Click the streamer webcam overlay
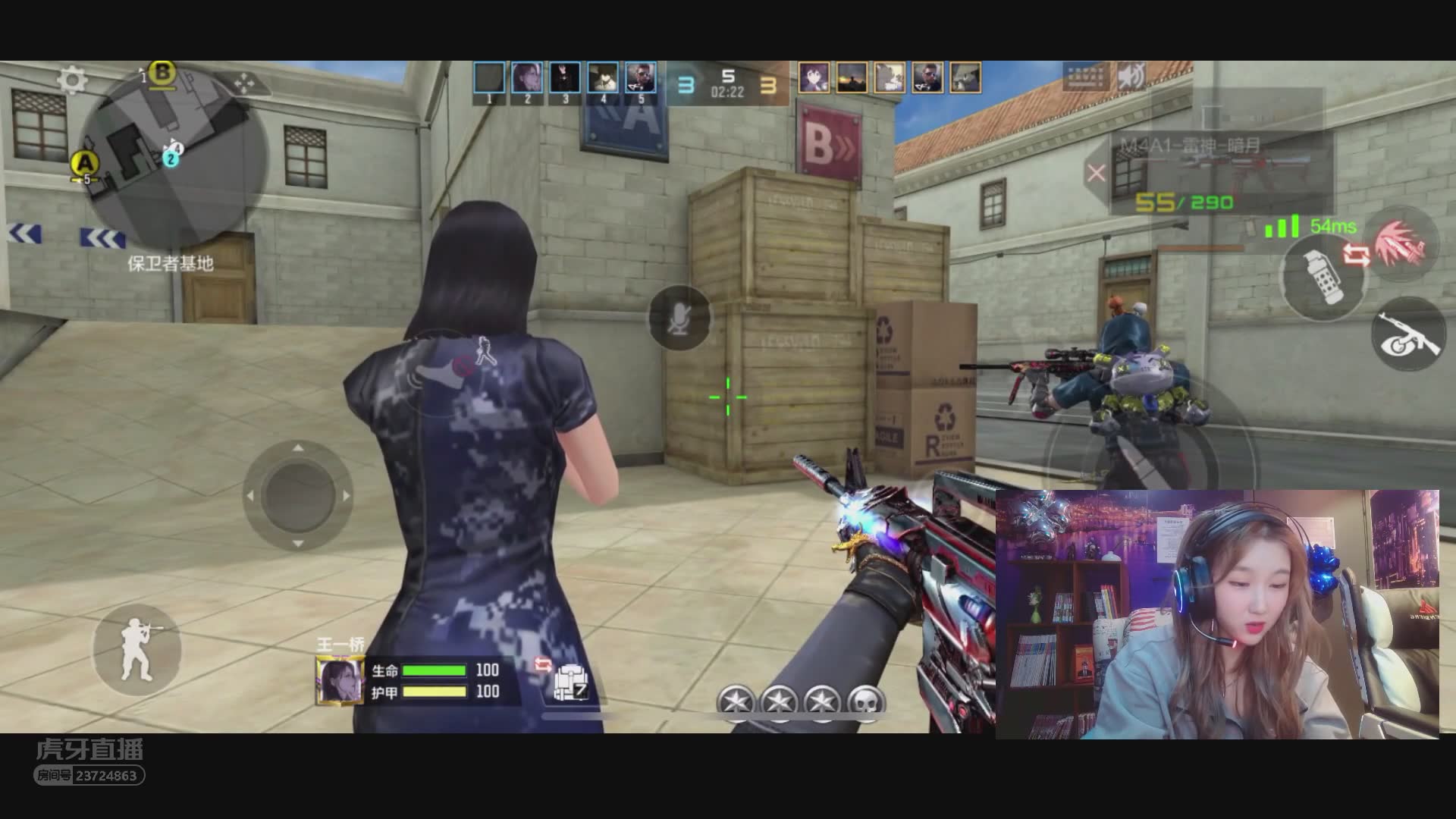Viewport: 1456px width, 819px height. pos(1216,613)
